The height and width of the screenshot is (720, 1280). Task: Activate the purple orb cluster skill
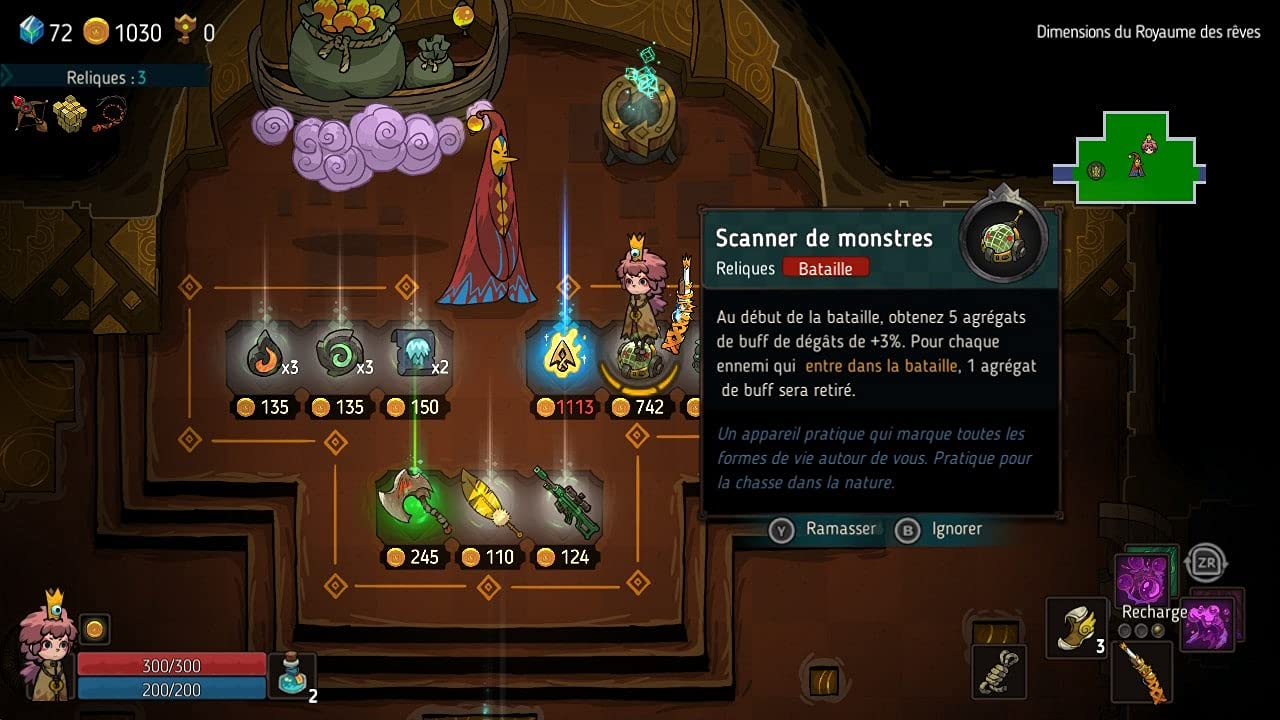pos(1142,580)
